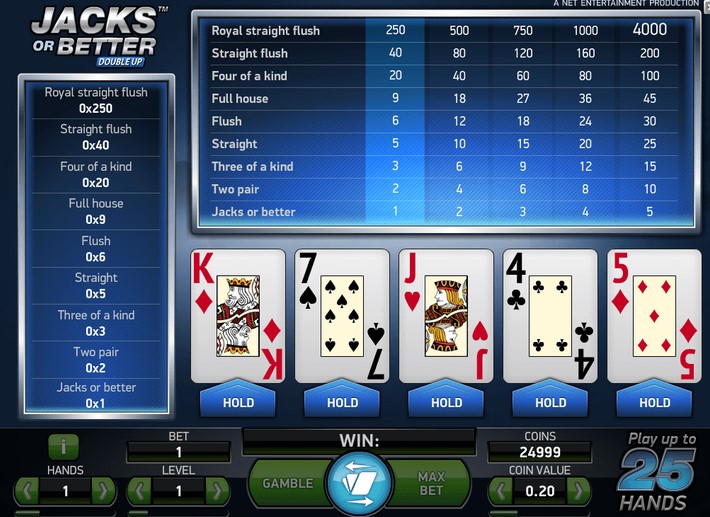Increase the coin value
Image resolution: width=710 pixels, height=517 pixels.
coord(578,492)
